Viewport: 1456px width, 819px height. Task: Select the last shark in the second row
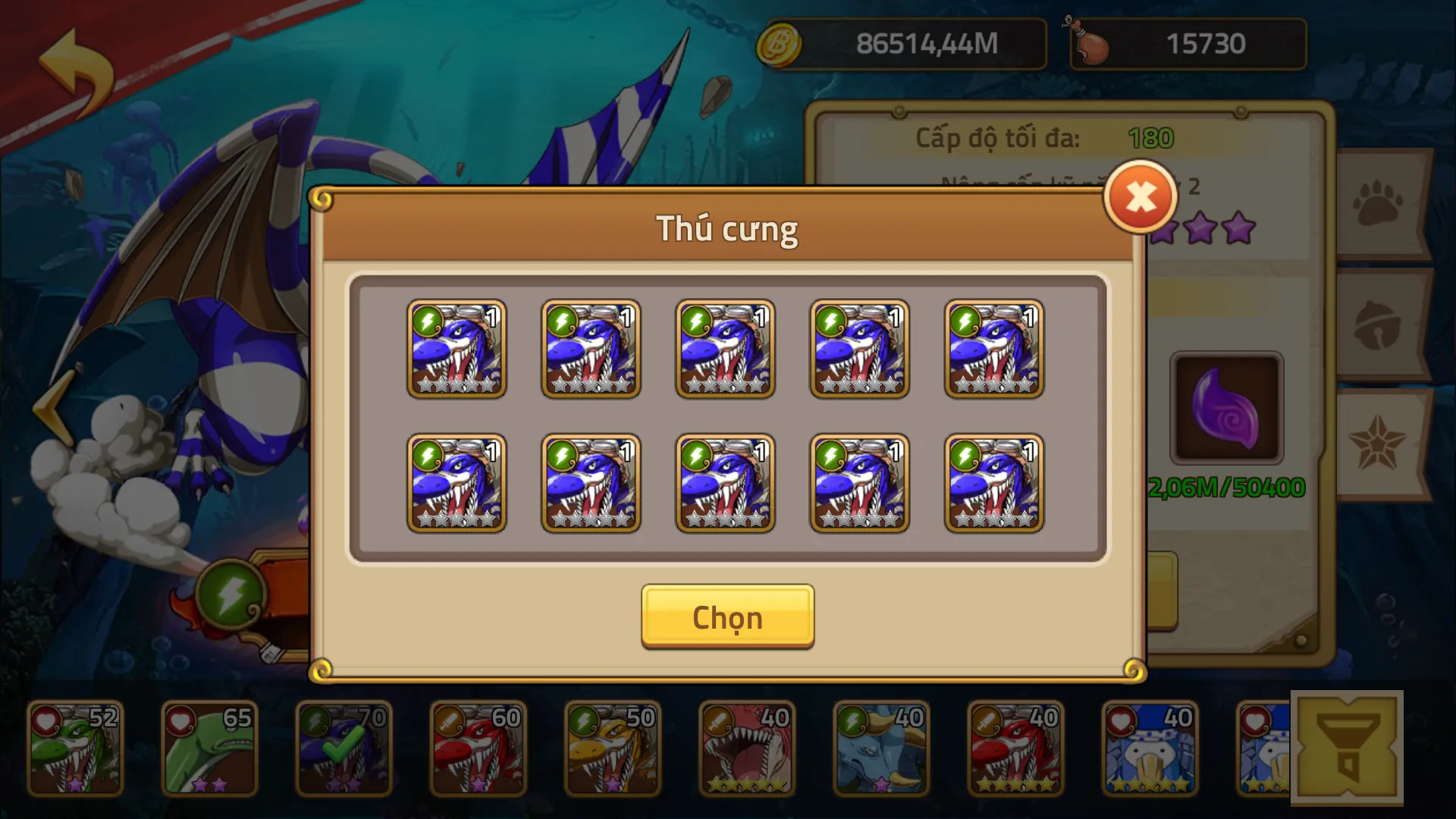coord(994,484)
